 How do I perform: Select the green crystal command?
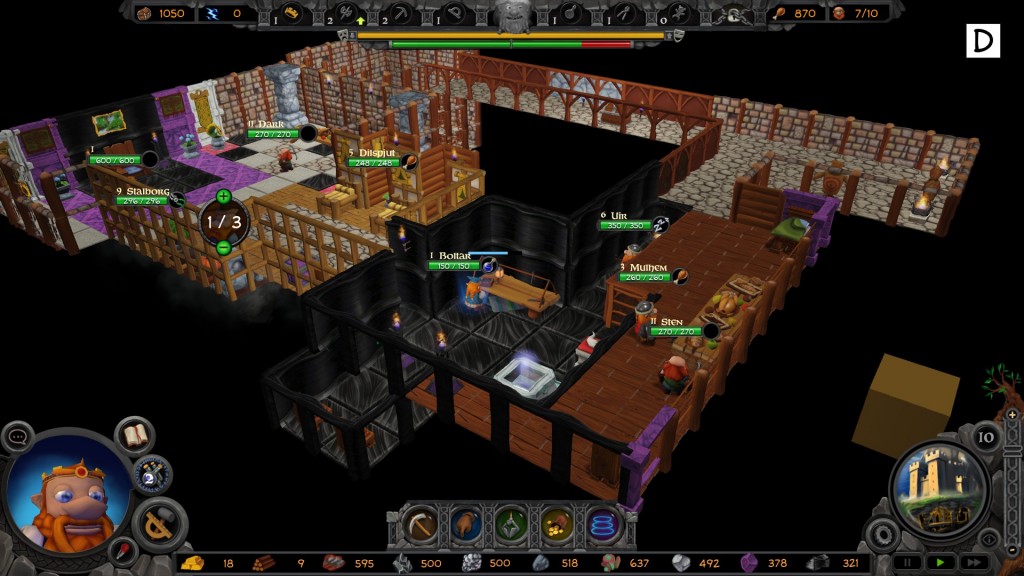point(511,524)
